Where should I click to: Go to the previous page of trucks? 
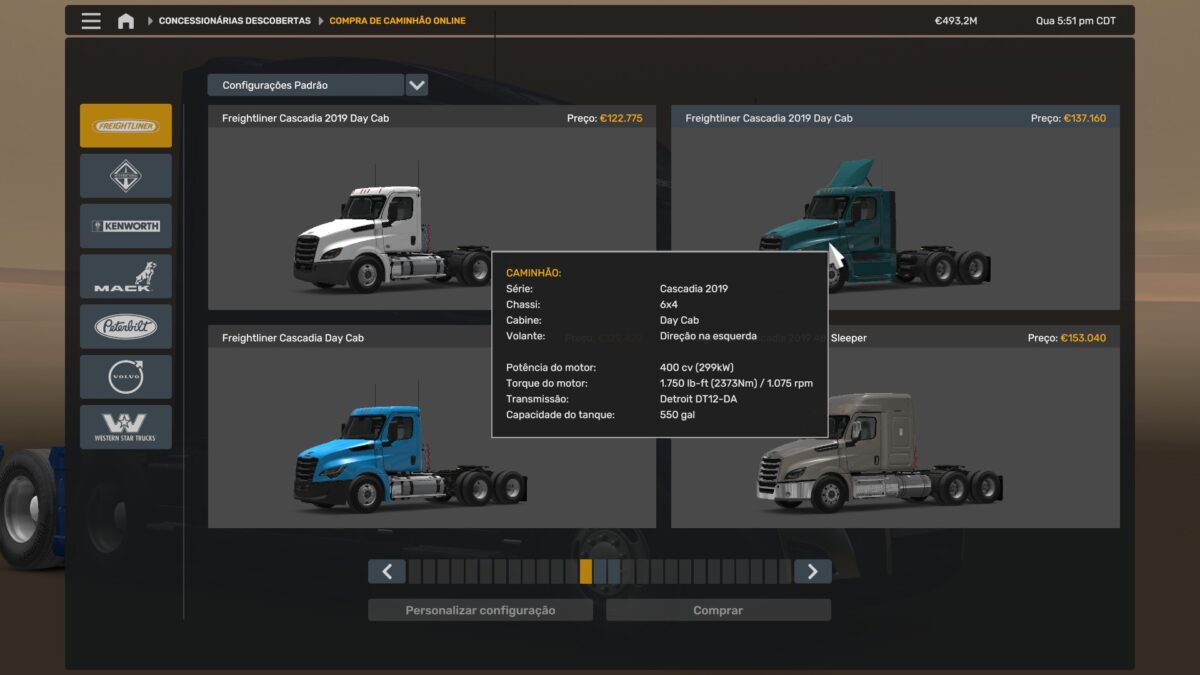point(387,571)
